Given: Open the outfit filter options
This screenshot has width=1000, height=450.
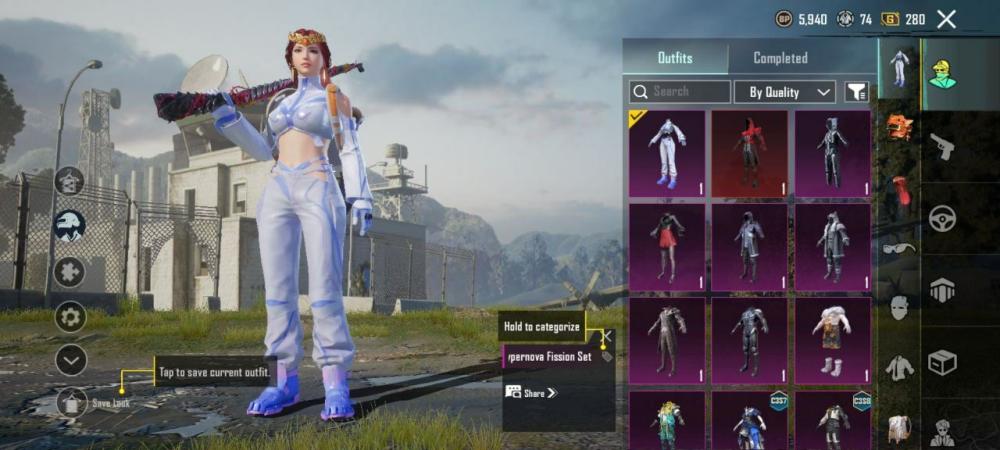Looking at the screenshot, I should click(x=856, y=92).
